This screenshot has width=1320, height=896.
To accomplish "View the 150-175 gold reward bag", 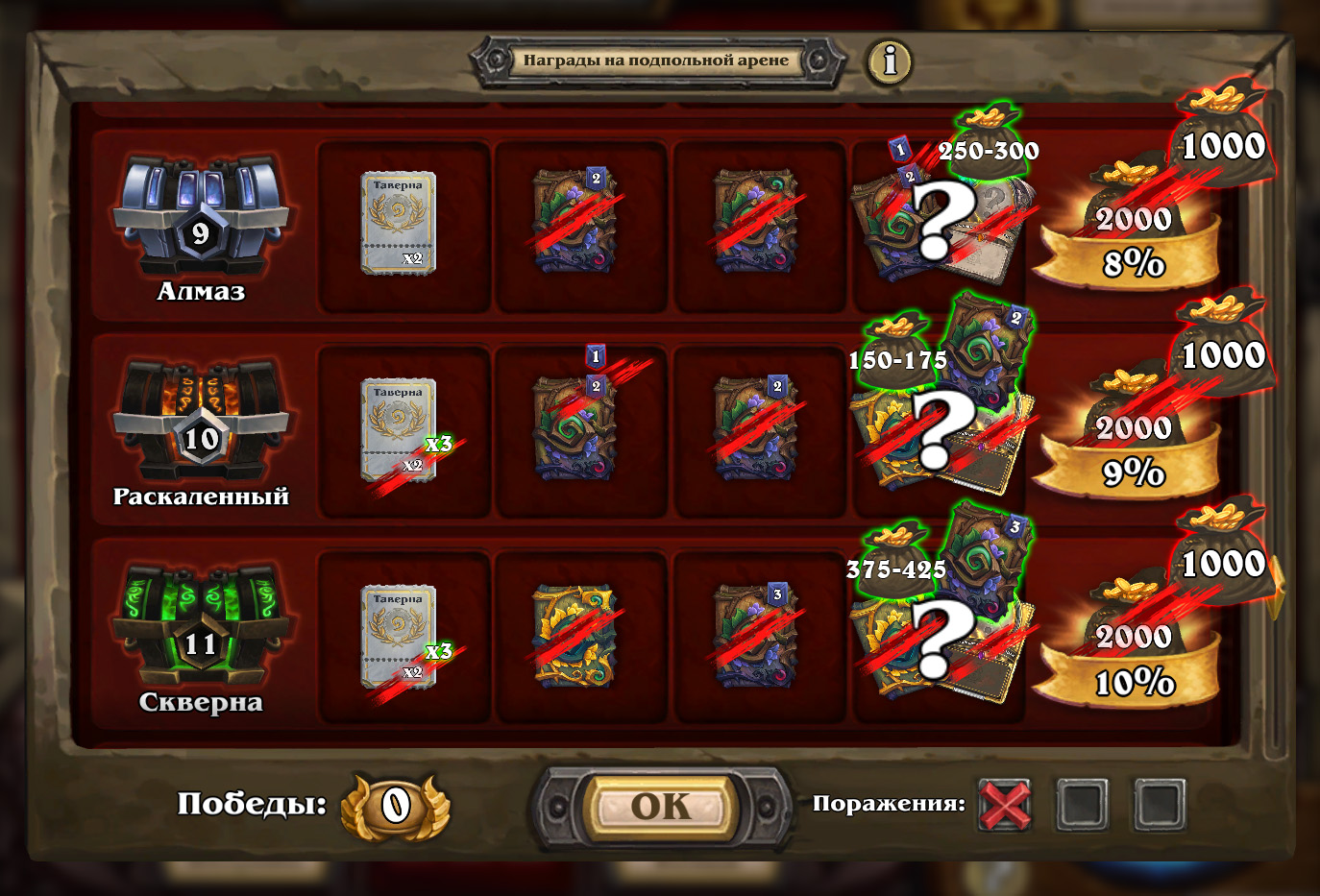I will point(897,351).
